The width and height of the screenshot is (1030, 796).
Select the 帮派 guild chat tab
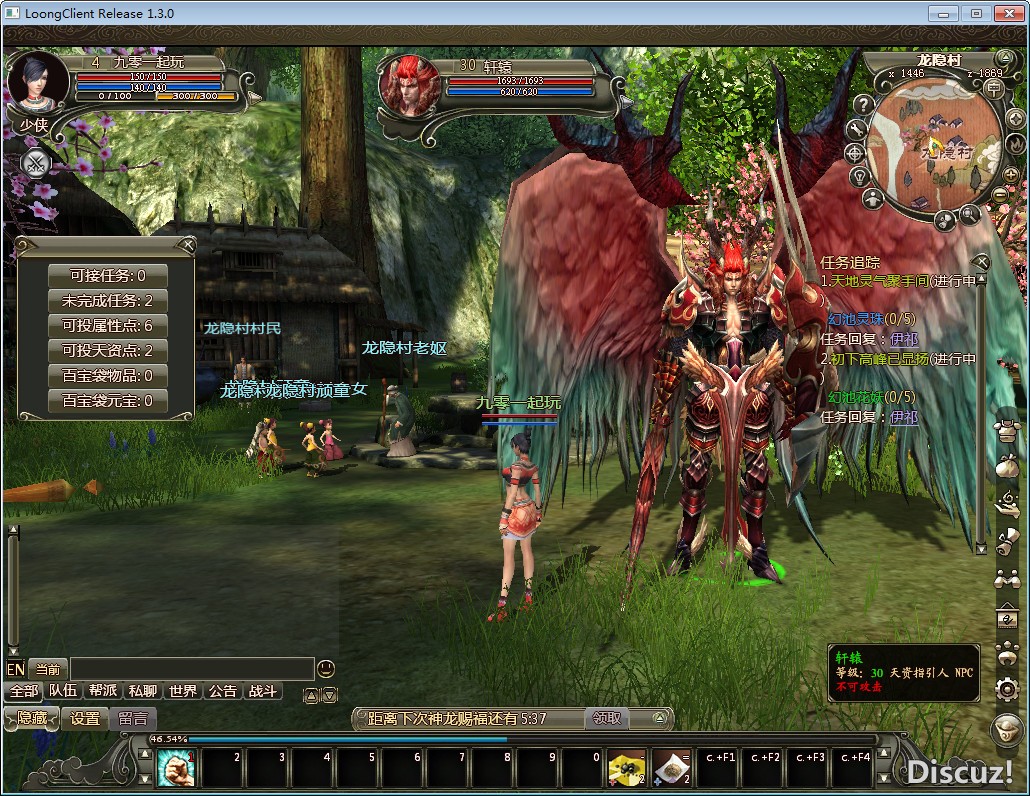pyautogui.click(x=103, y=691)
